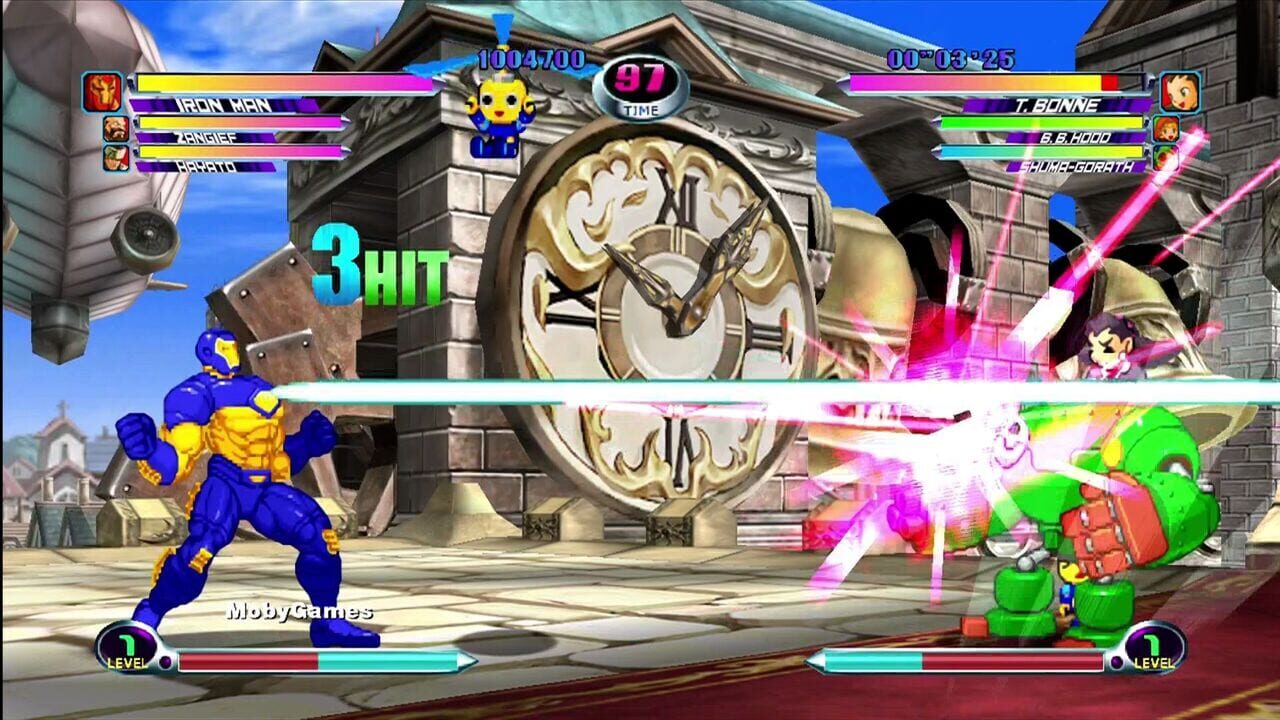The width and height of the screenshot is (1280, 720).
Task: Toggle the right-side Level 1 gauge orb
Action: [x=1155, y=650]
